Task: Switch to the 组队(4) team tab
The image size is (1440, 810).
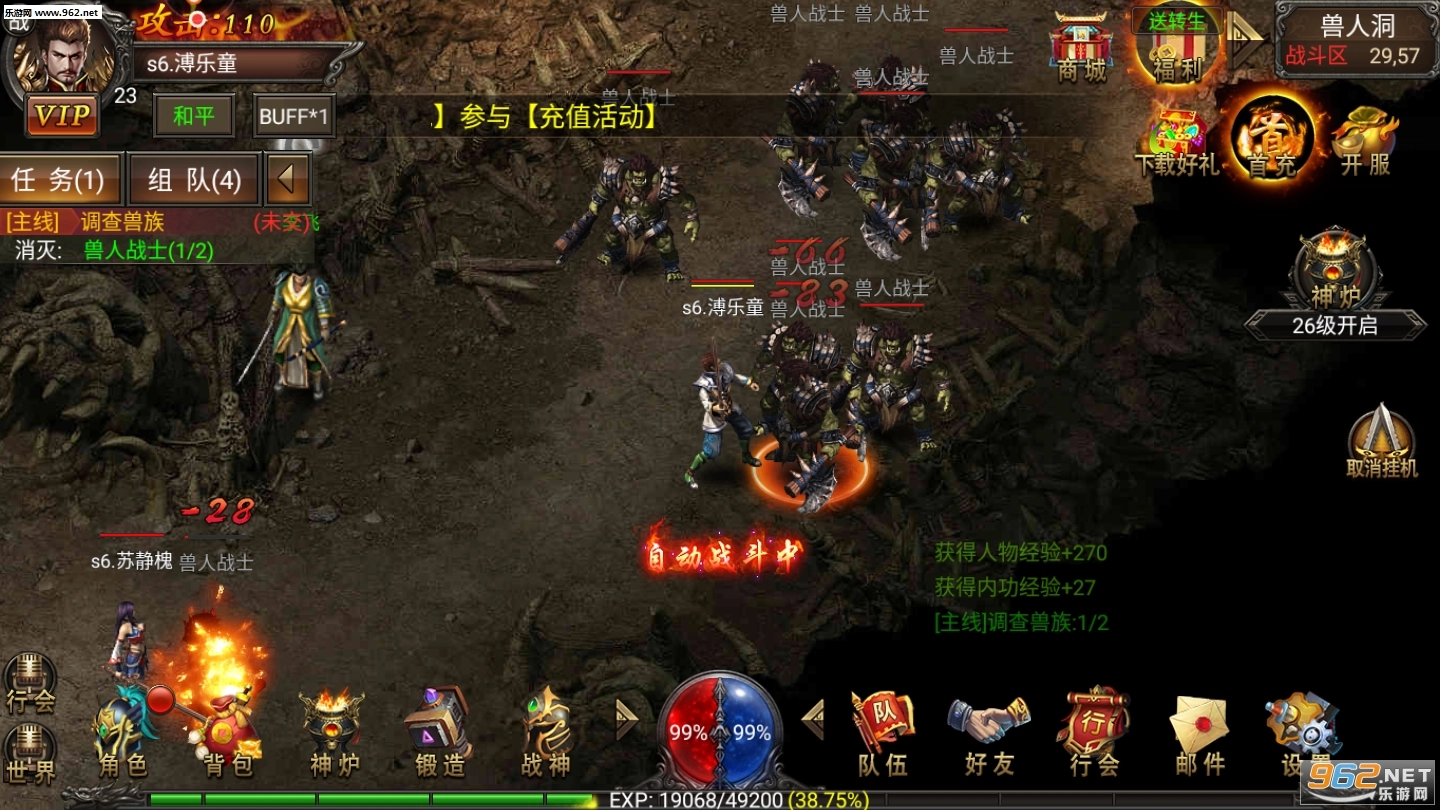Action: (193, 180)
